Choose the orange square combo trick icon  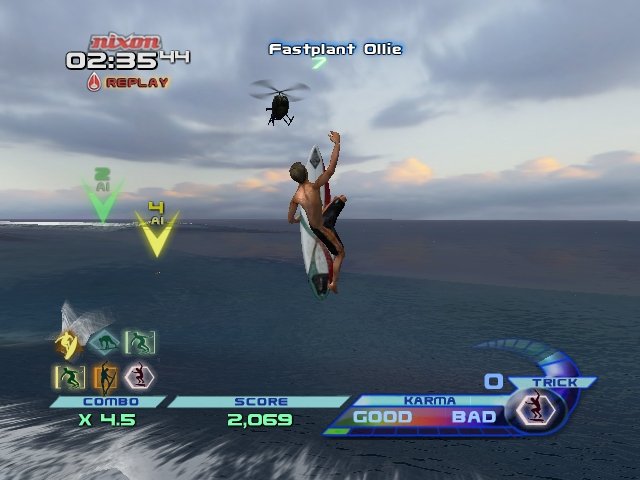pos(104,377)
